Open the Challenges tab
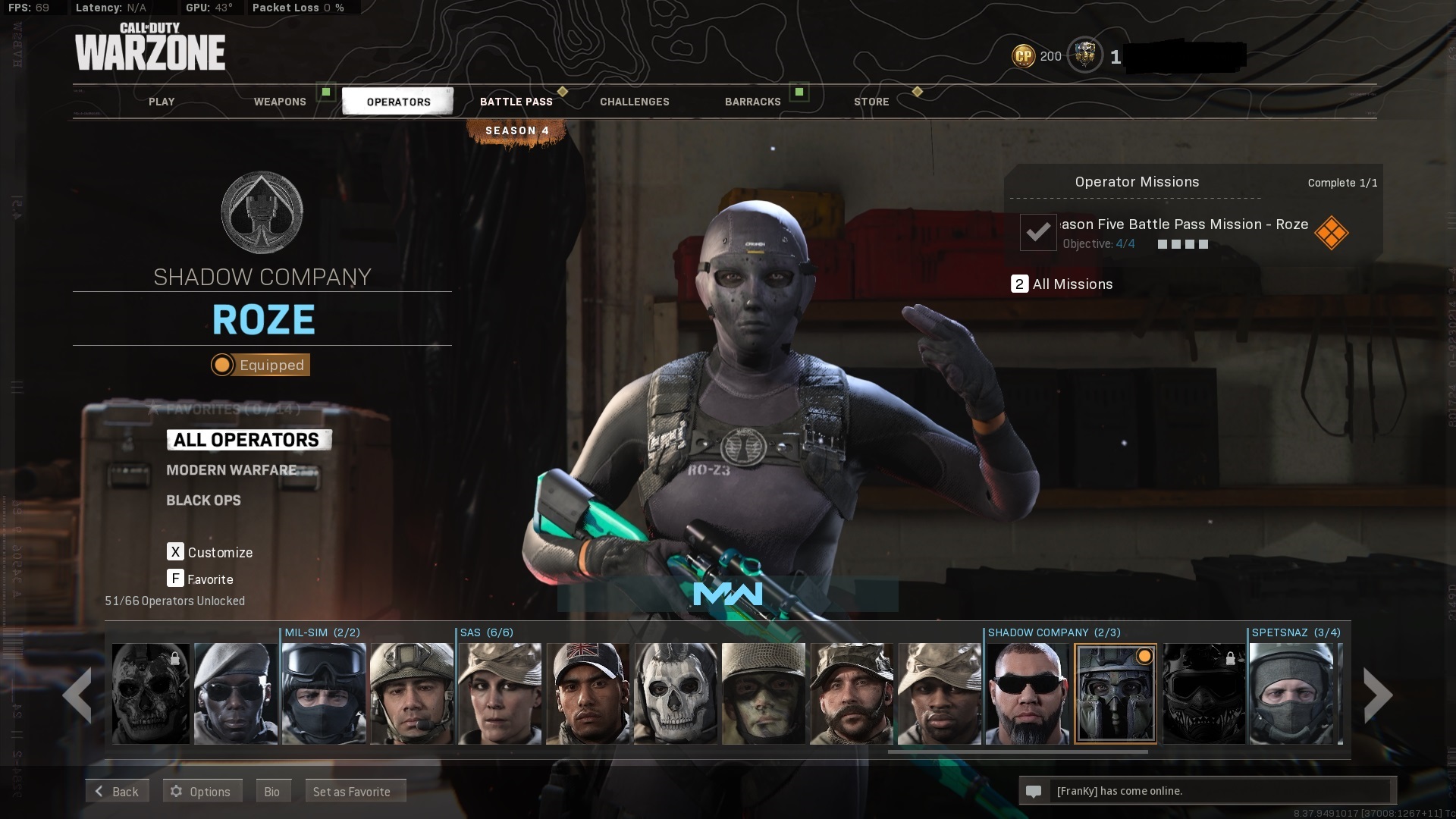 [635, 102]
